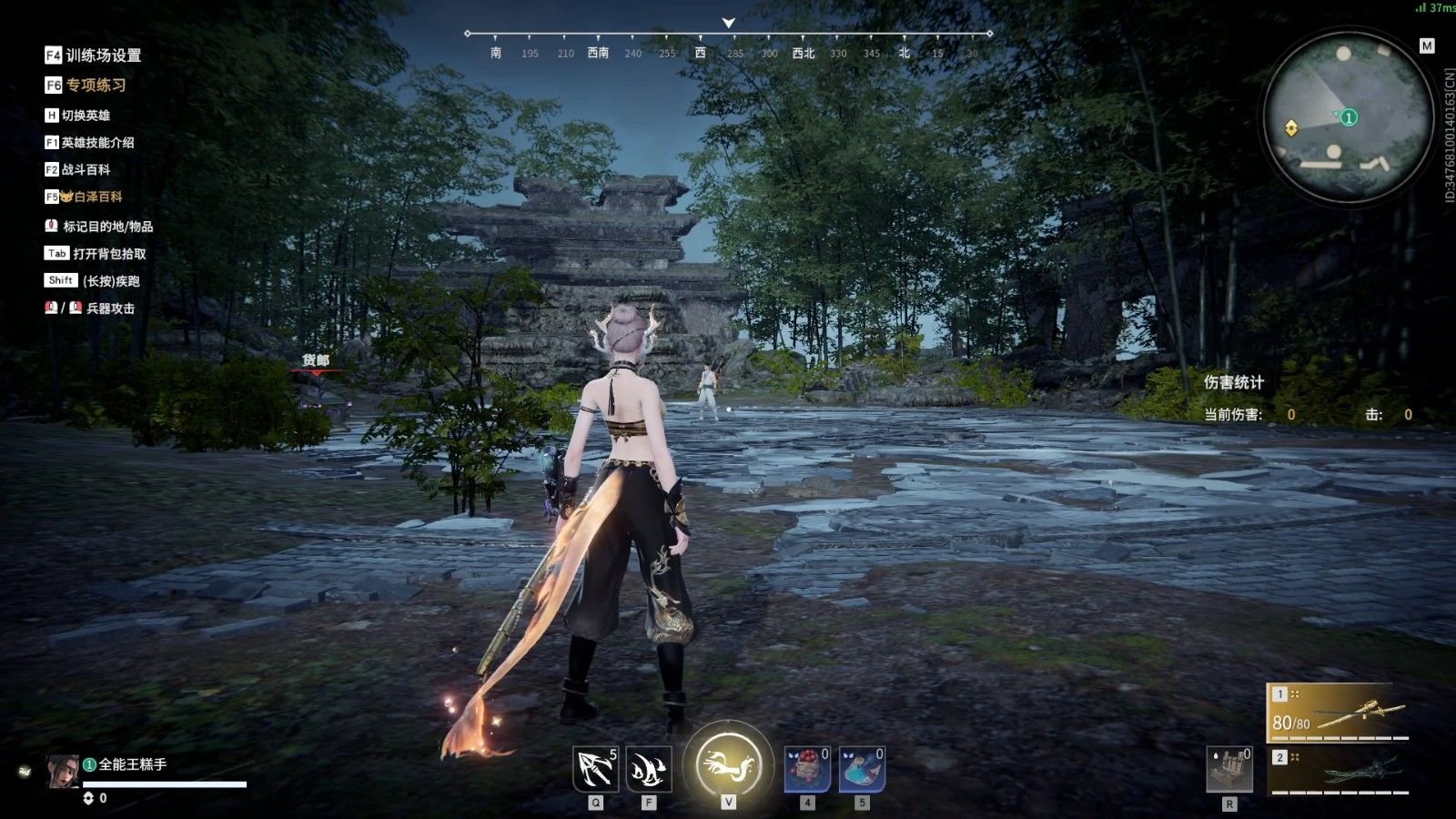Activate the flame skill icon
1456x819 pixels.
tap(649, 769)
